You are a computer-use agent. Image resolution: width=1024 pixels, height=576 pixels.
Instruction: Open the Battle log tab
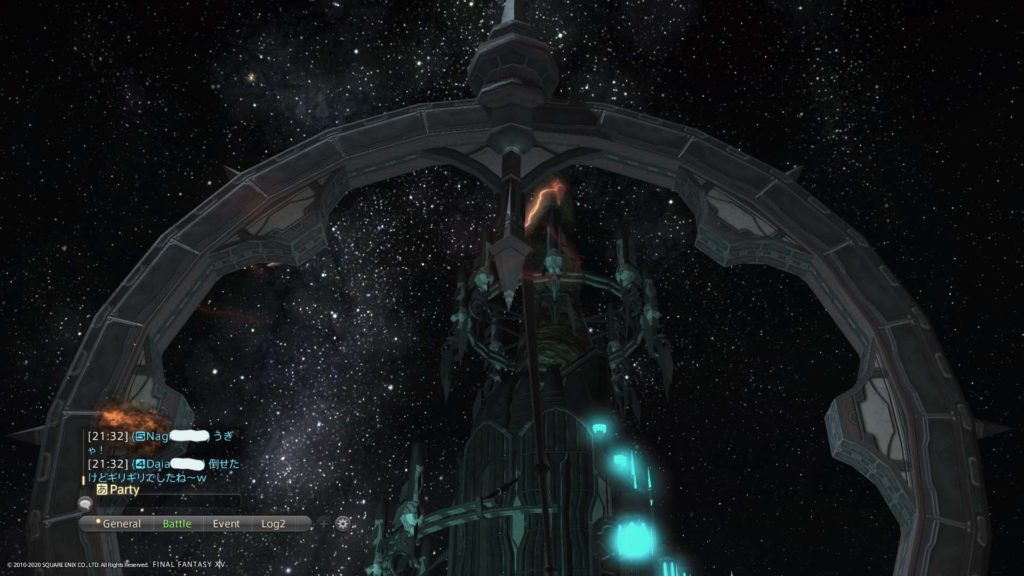pos(177,523)
